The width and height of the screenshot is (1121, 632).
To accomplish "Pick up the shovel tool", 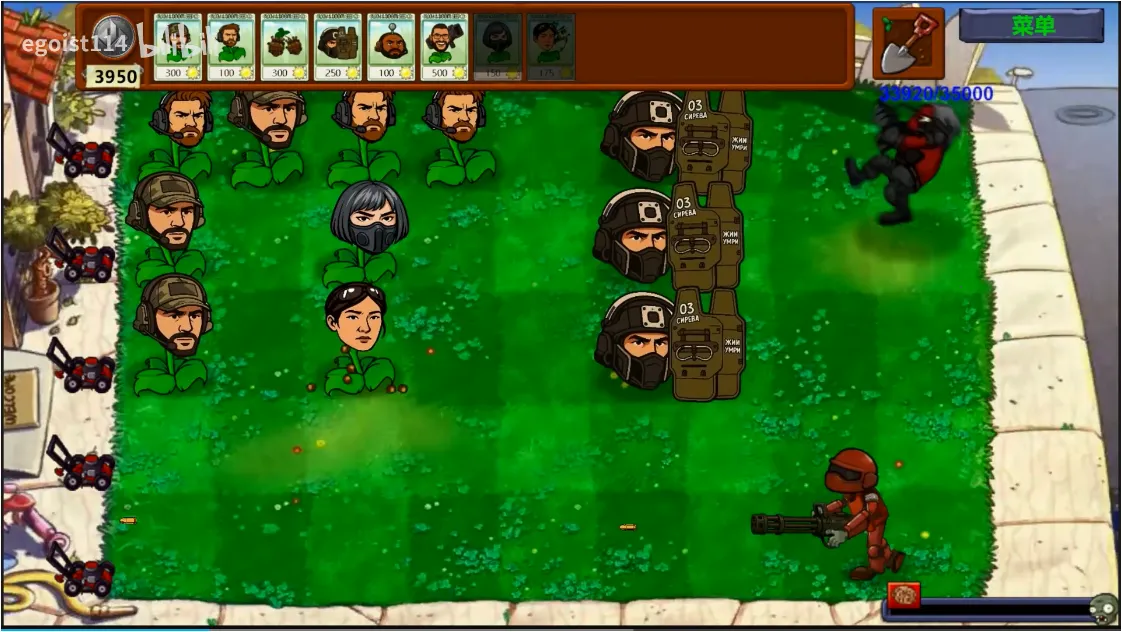I will [x=907, y=42].
